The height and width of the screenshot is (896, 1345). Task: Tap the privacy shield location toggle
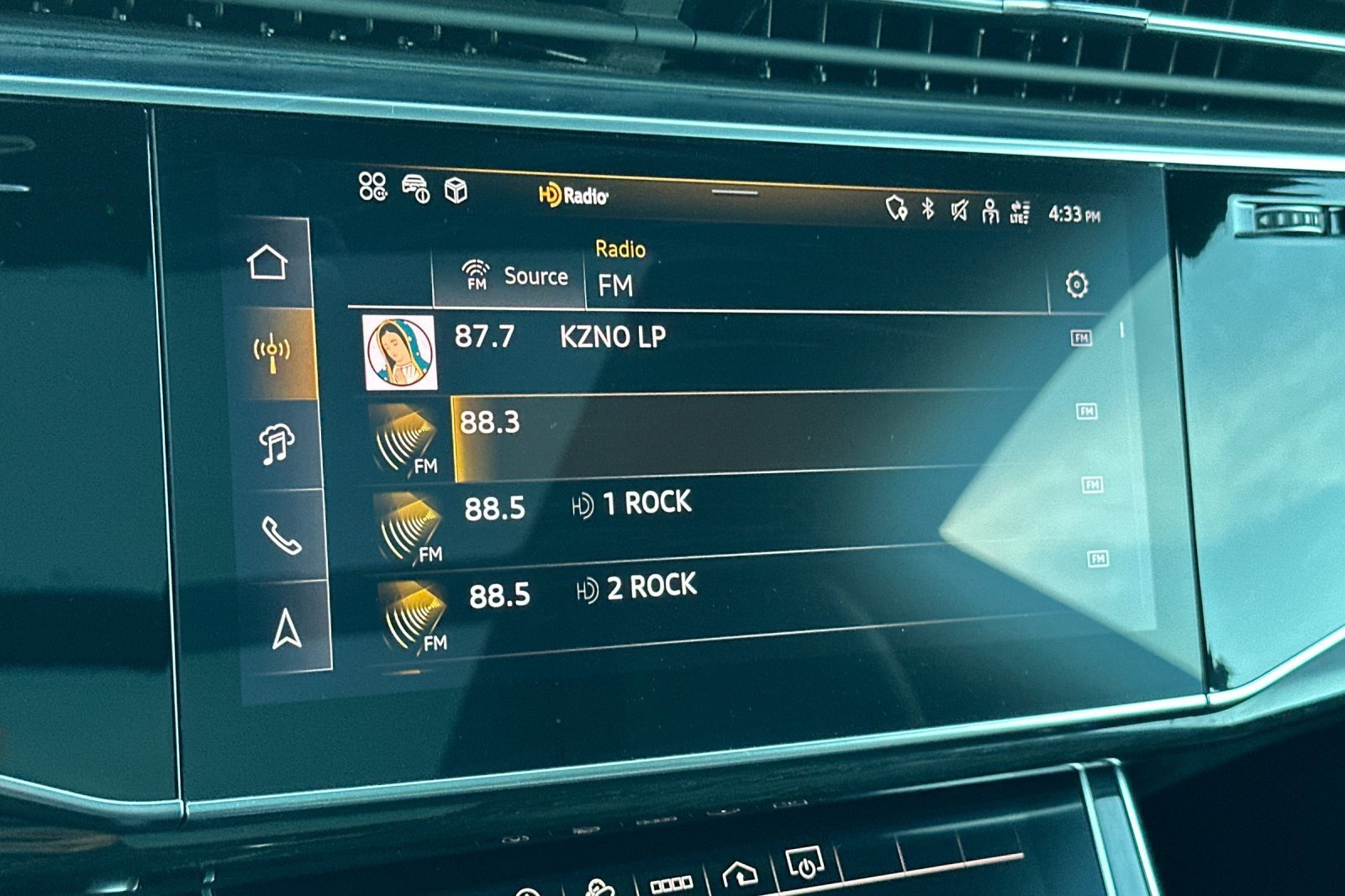tap(896, 212)
